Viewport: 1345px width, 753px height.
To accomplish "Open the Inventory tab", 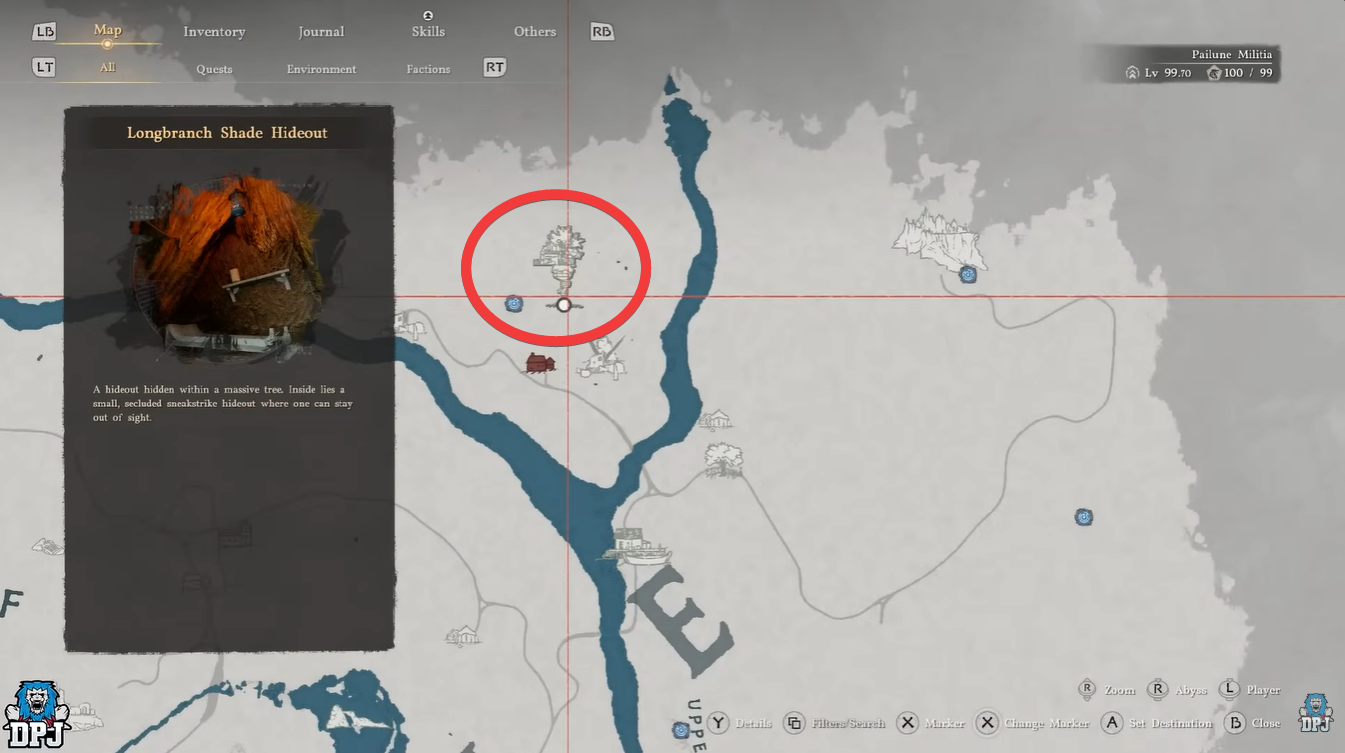I will point(214,31).
